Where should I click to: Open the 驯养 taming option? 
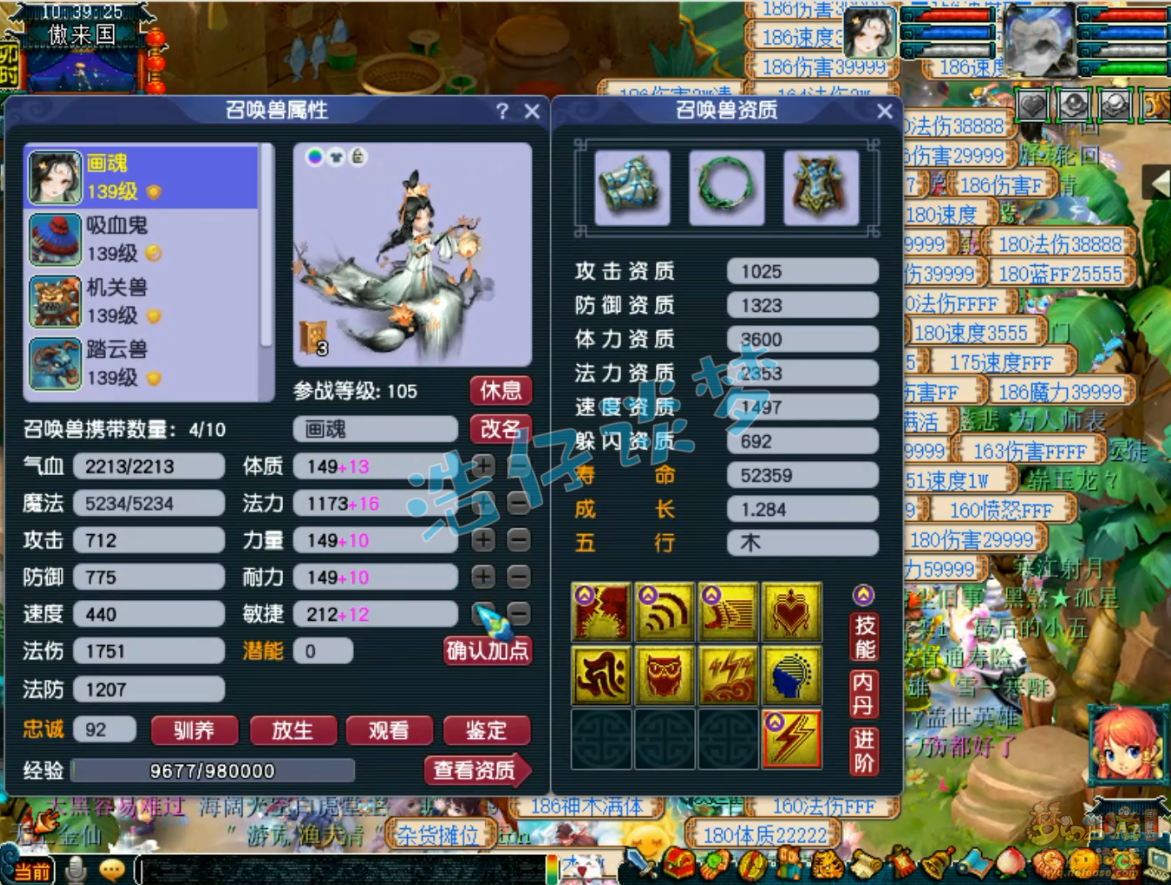(194, 731)
